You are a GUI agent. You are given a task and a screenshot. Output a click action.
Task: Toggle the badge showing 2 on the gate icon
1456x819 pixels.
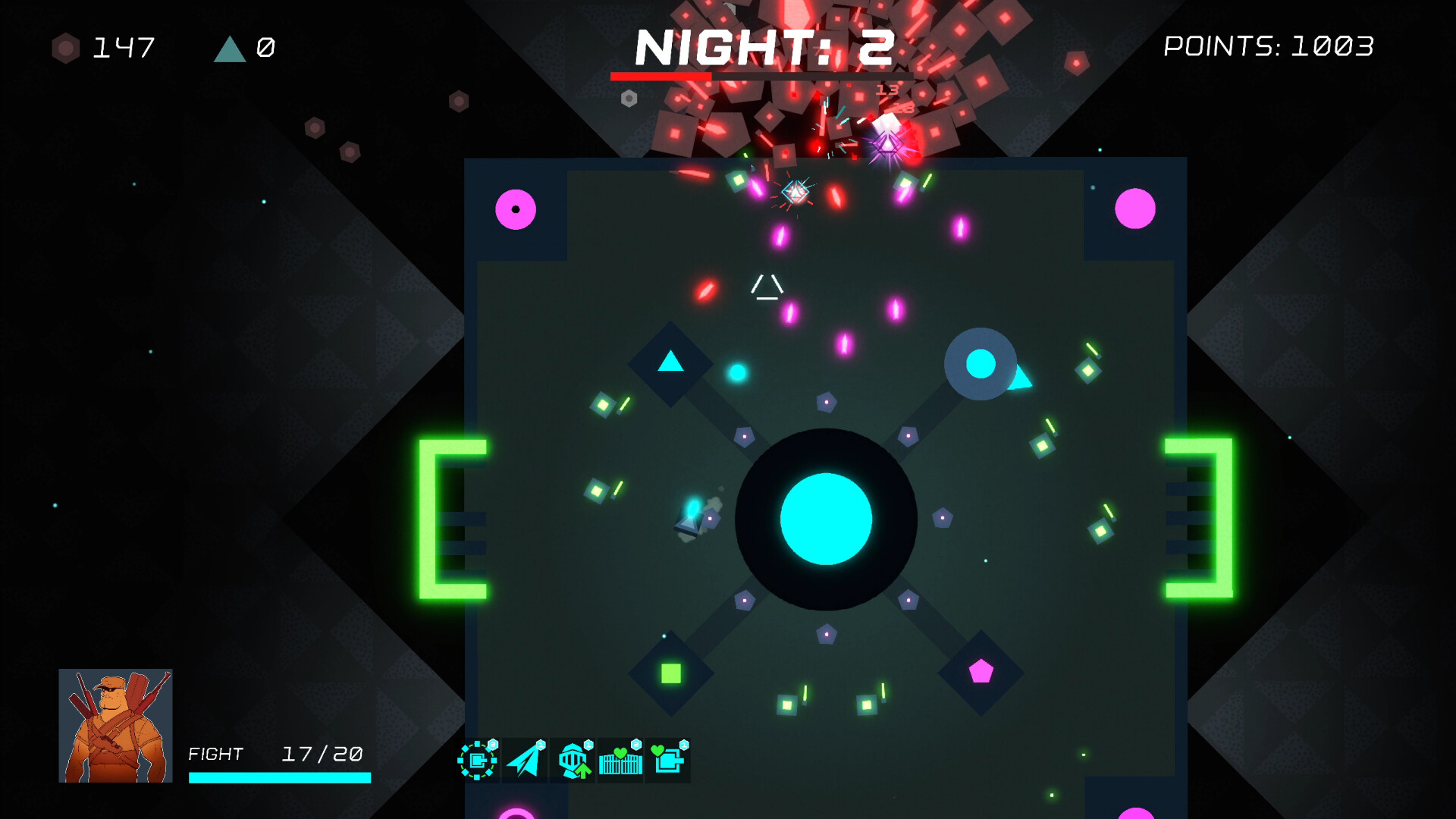635,745
